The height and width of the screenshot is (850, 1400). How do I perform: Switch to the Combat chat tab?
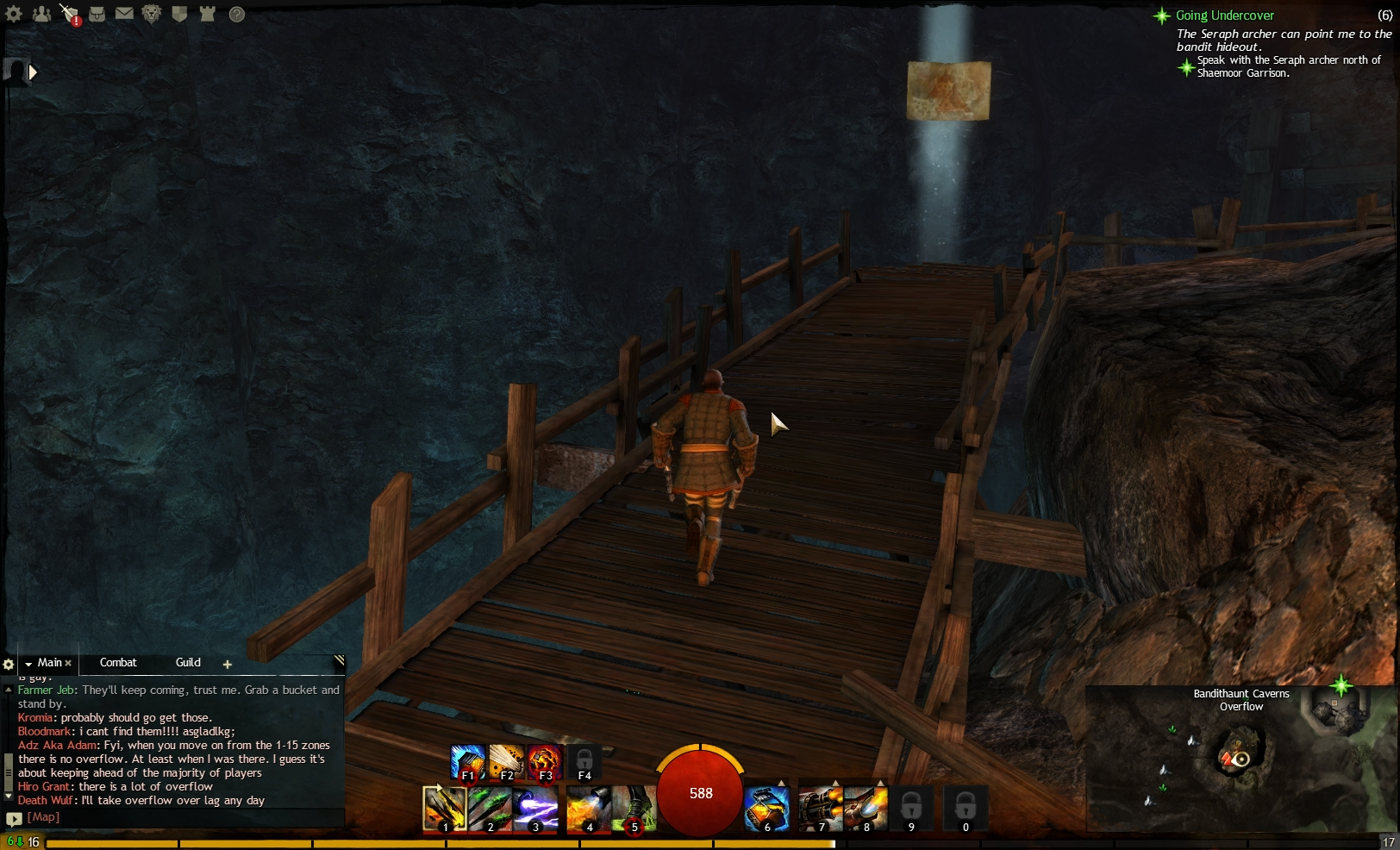tap(118, 663)
